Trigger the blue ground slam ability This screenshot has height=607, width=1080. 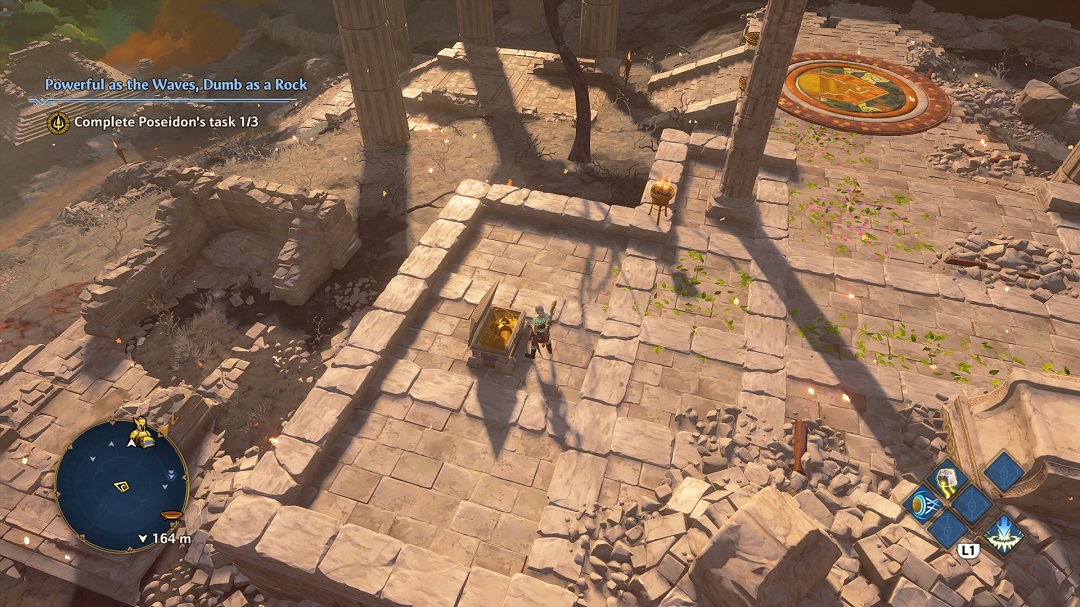[x=1003, y=535]
